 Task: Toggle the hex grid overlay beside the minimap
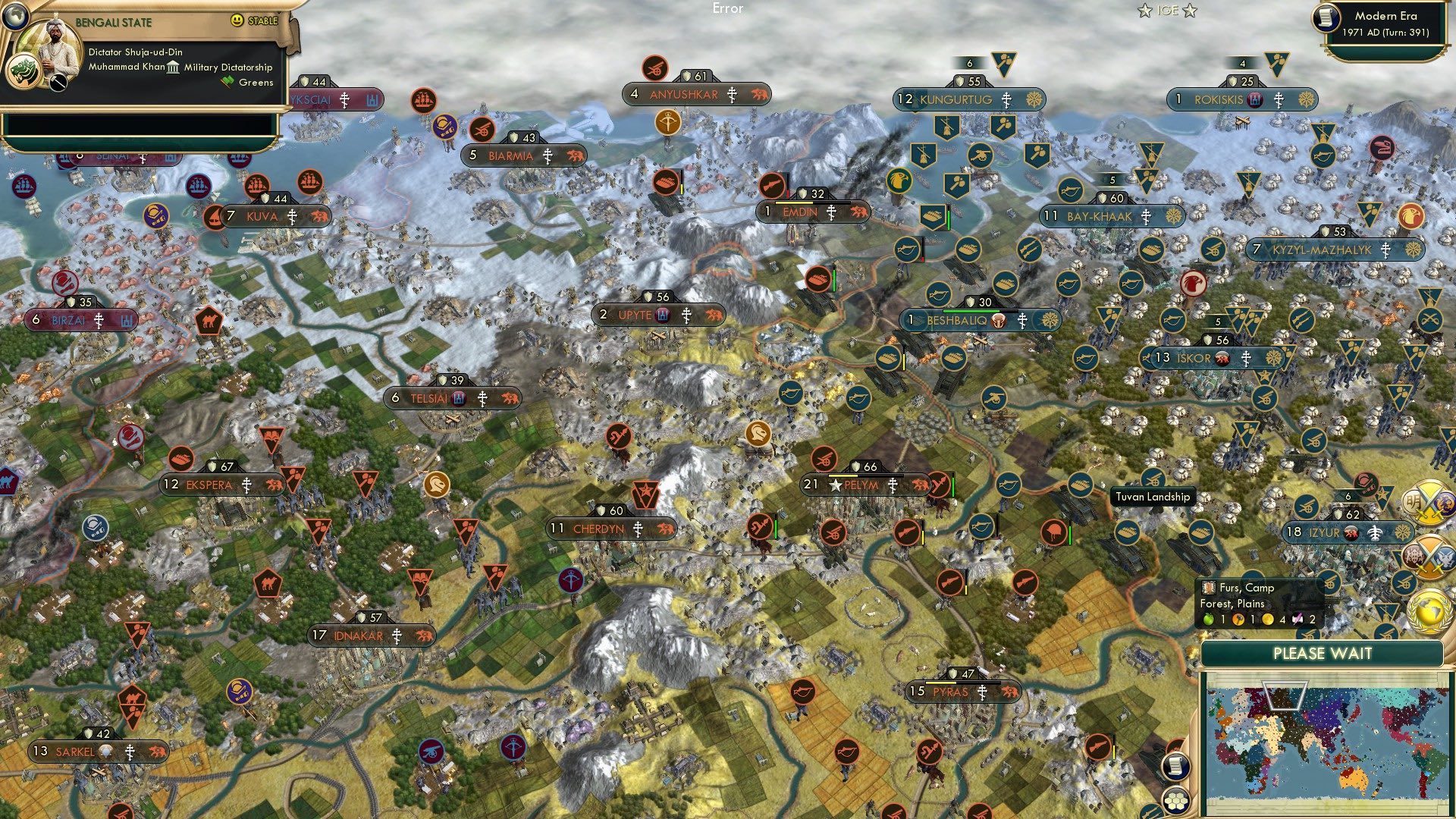coord(1175,802)
